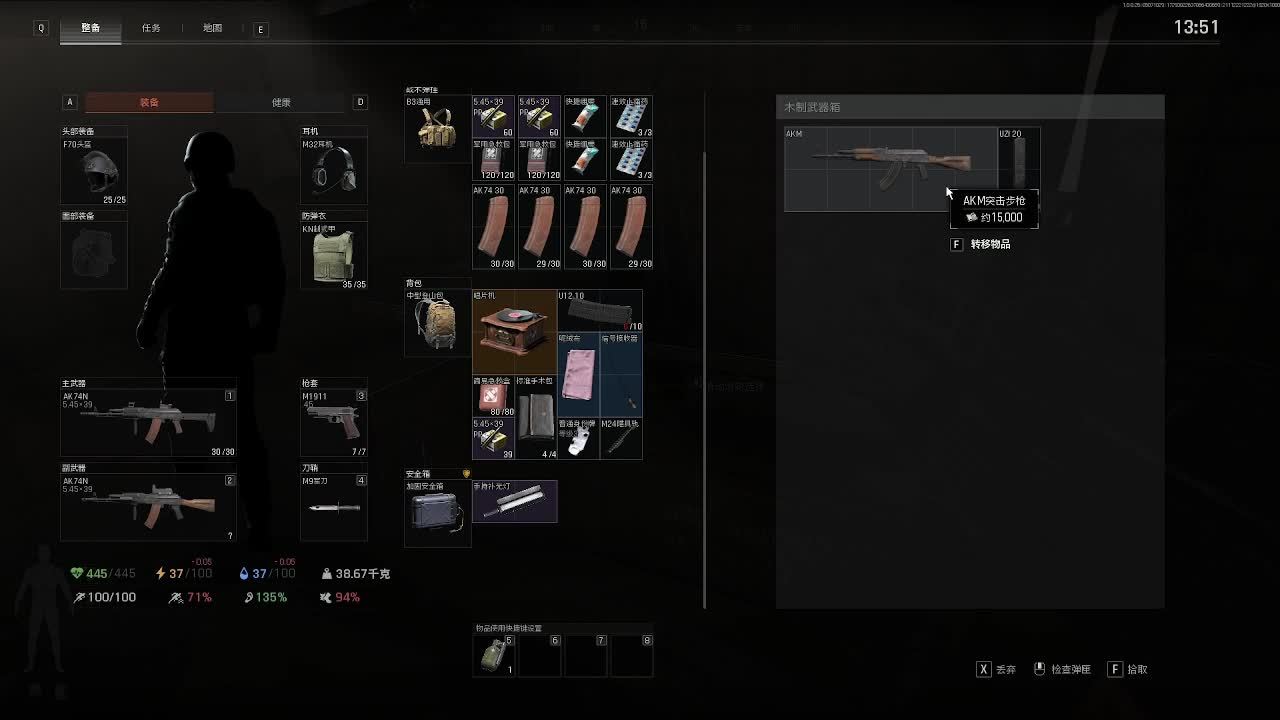Pick the UZI 20 magazine from the crate
1280x720 pixels.
[x=1018, y=158]
